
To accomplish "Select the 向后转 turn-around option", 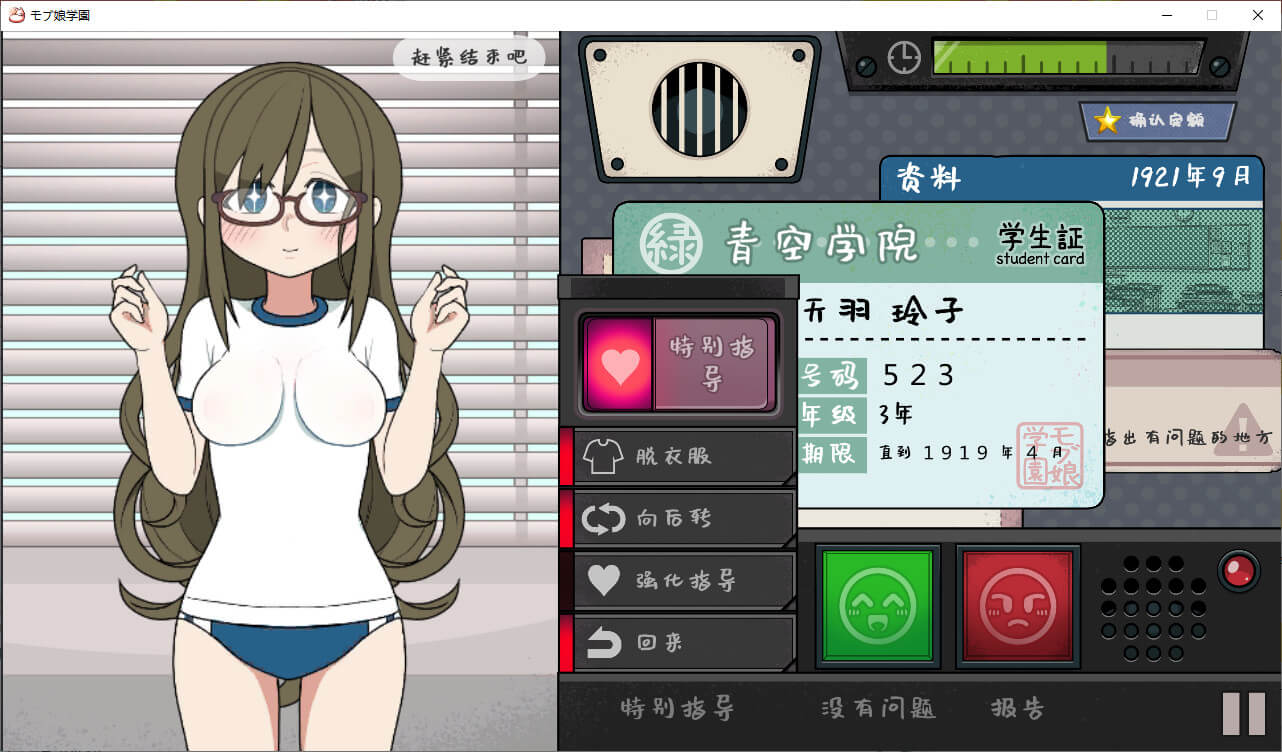I will pos(678,518).
